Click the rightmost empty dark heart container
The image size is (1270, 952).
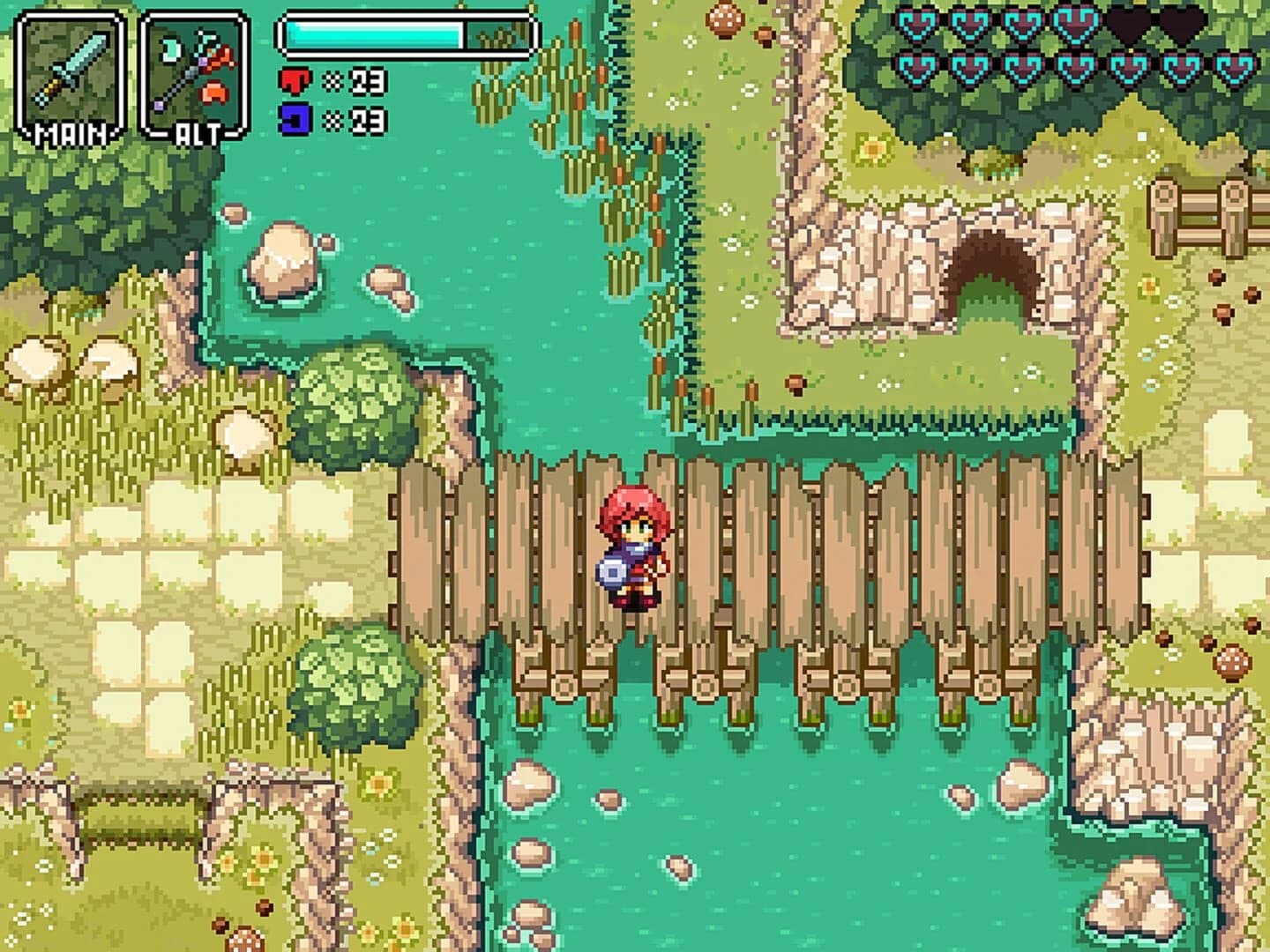(1183, 23)
